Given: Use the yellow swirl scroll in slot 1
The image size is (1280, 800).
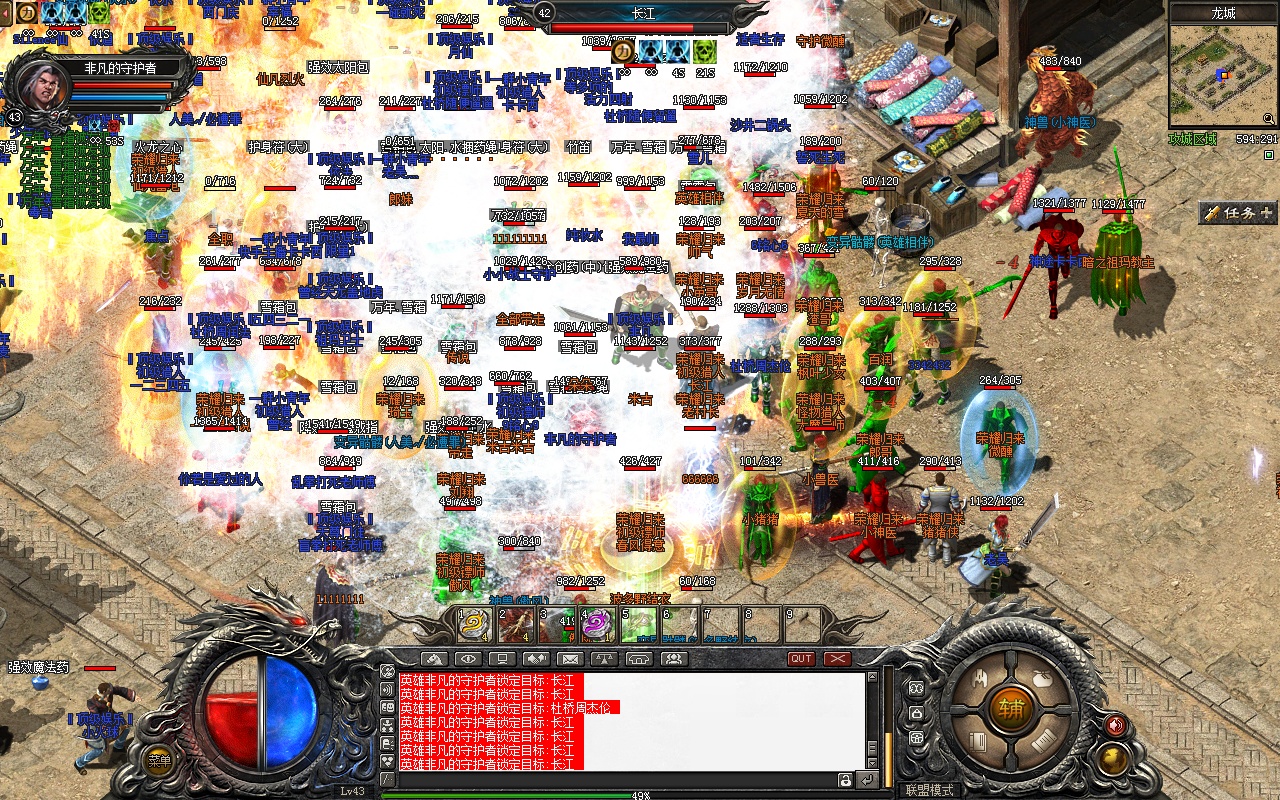Looking at the screenshot, I should click(x=473, y=625).
